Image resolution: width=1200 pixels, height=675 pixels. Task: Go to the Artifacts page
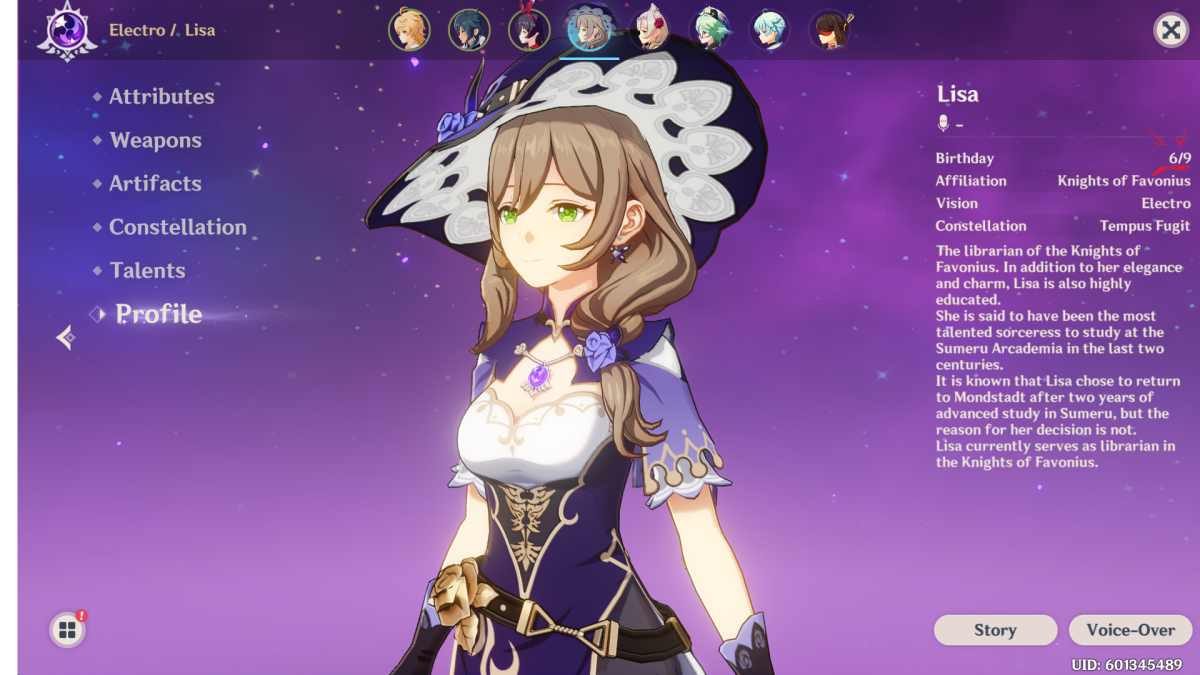[x=155, y=184]
